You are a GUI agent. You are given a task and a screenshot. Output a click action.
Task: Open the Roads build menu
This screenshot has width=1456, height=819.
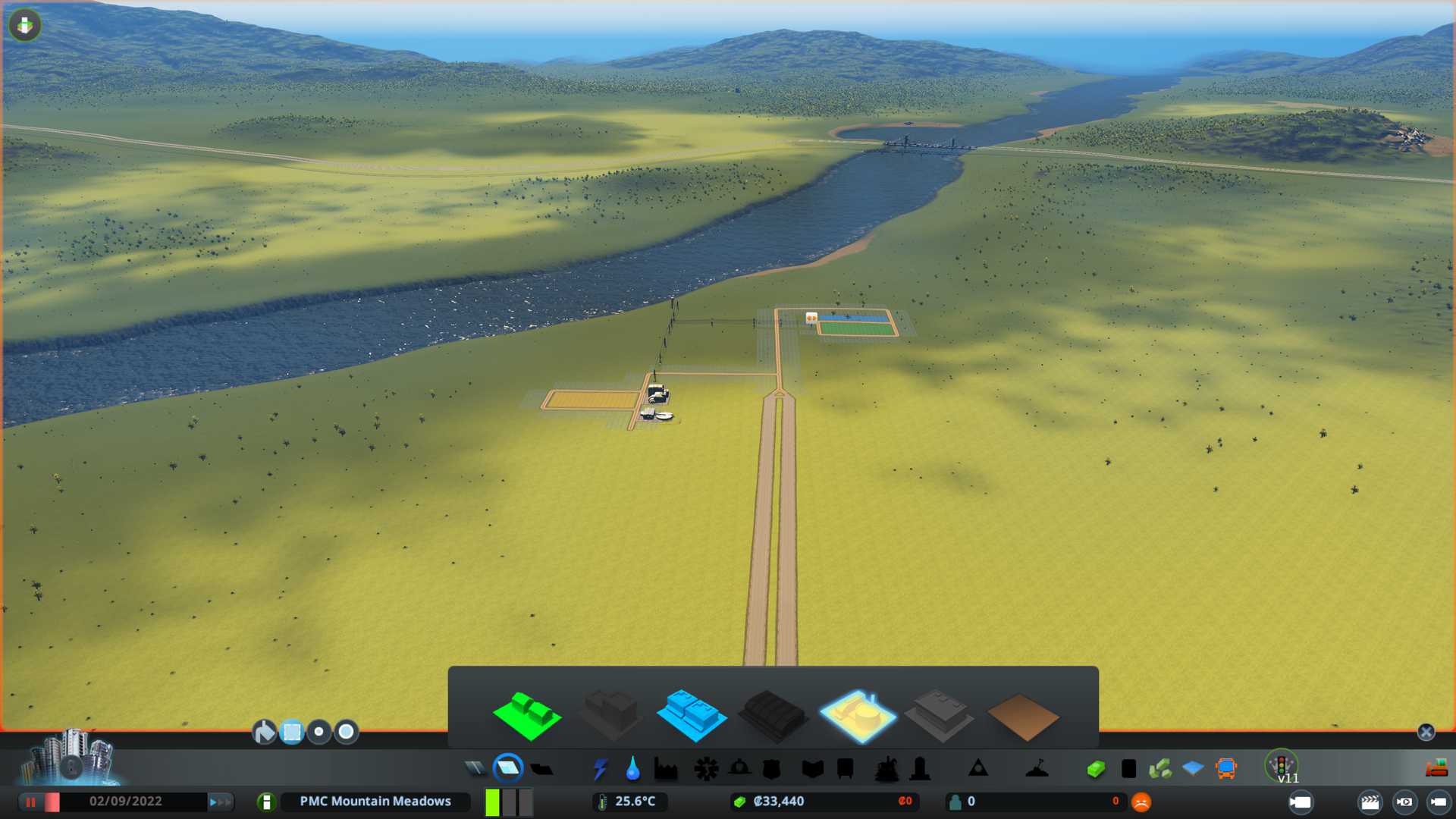(475, 769)
